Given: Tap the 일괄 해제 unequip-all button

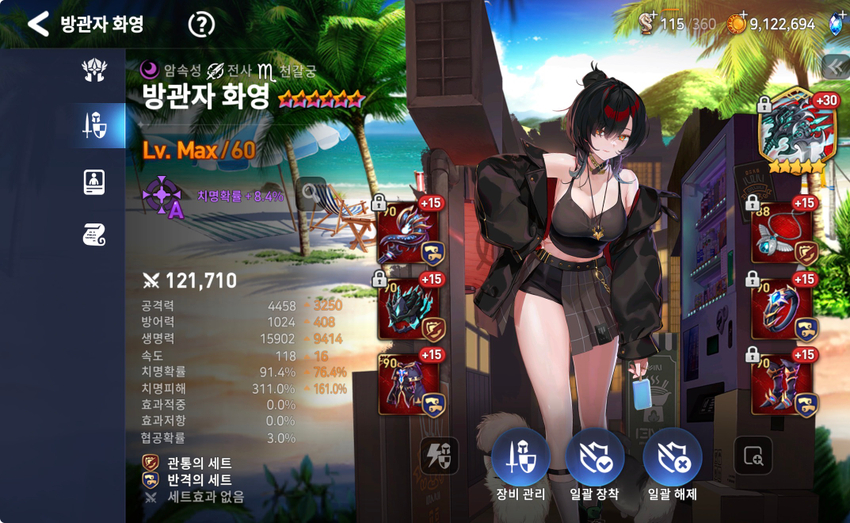Looking at the screenshot, I should pyautogui.click(x=672, y=459).
